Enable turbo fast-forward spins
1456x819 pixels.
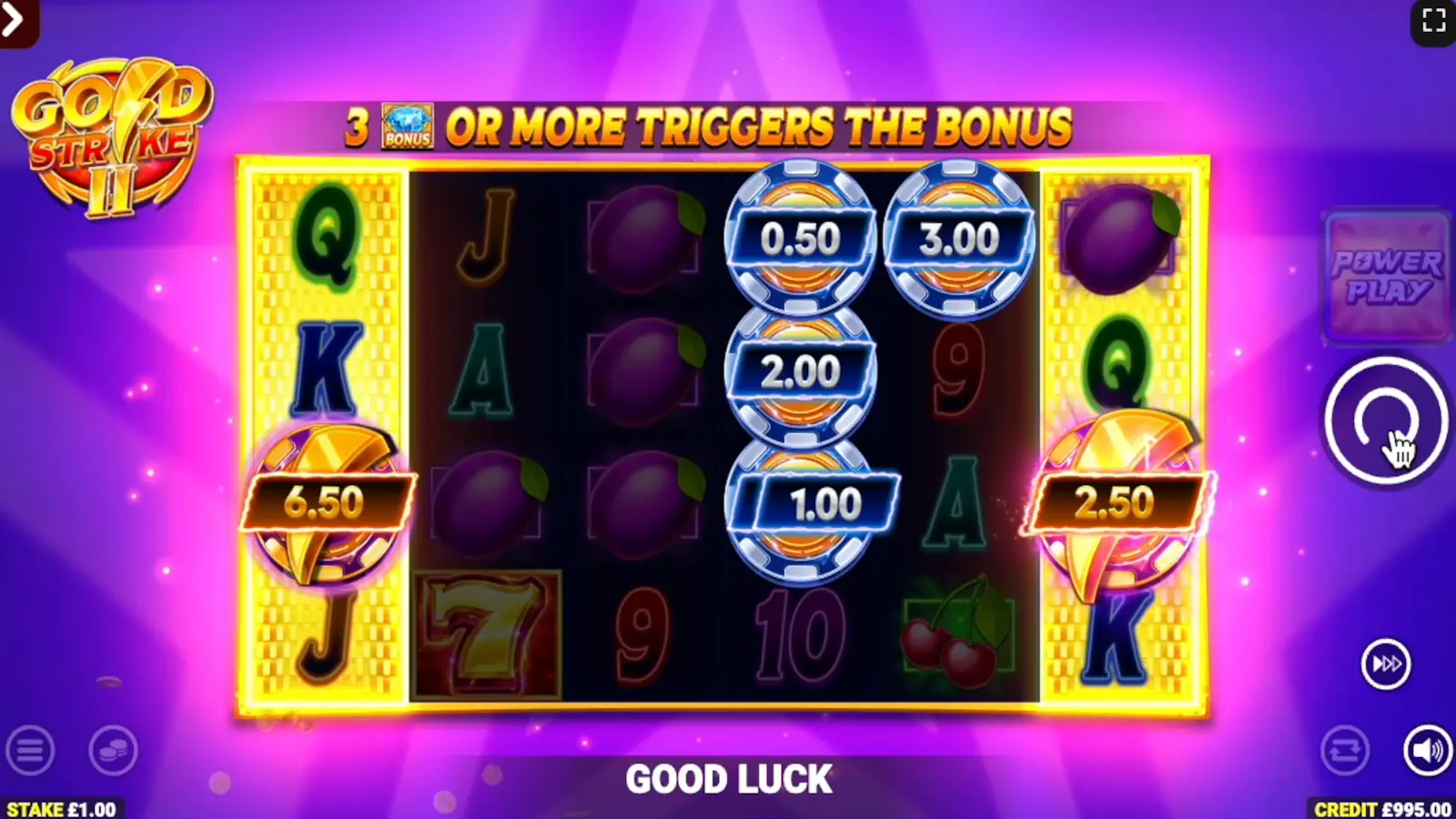point(1385,663)
